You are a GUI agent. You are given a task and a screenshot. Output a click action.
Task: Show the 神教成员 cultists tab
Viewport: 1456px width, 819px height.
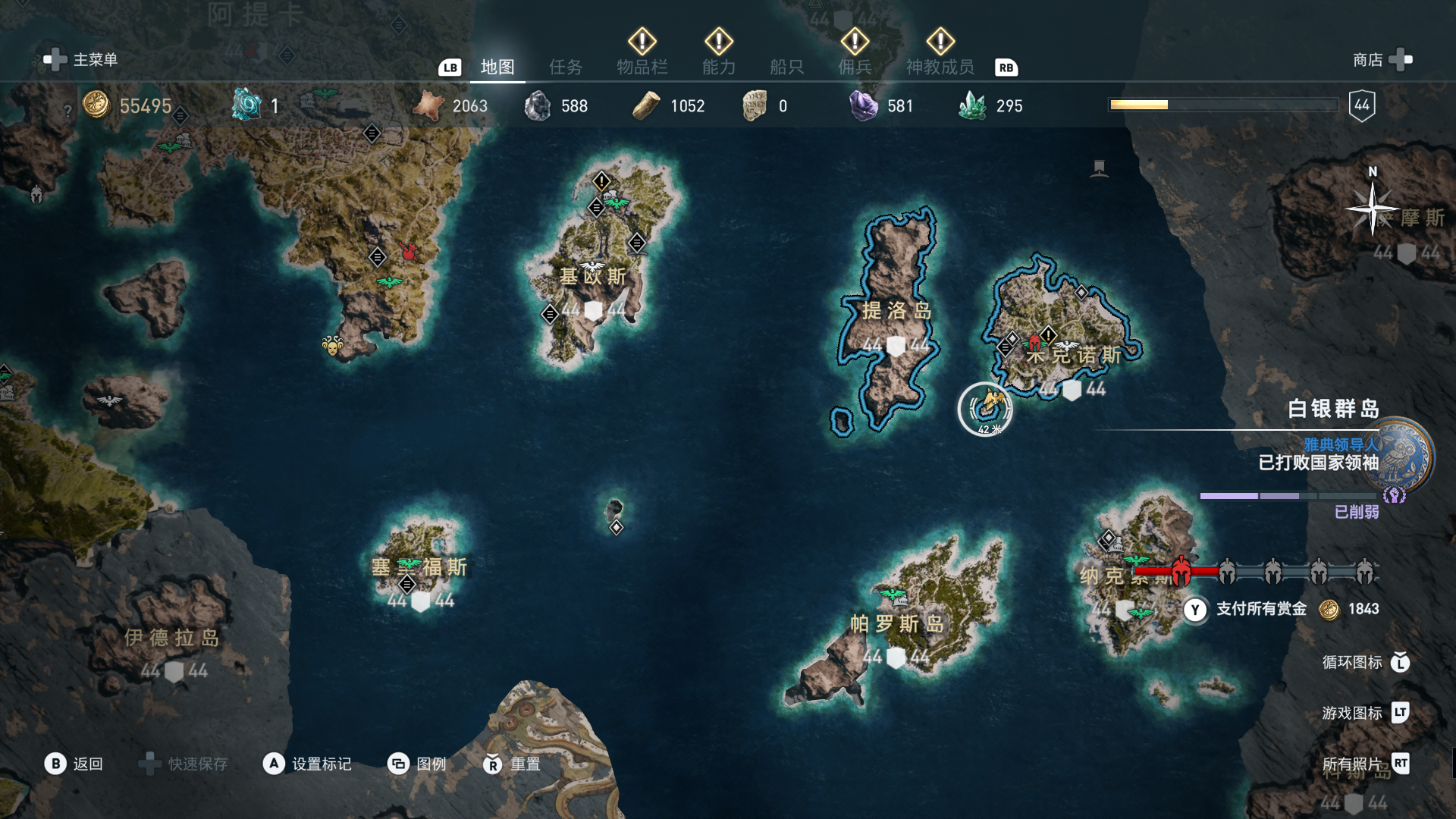click(940, 67)
